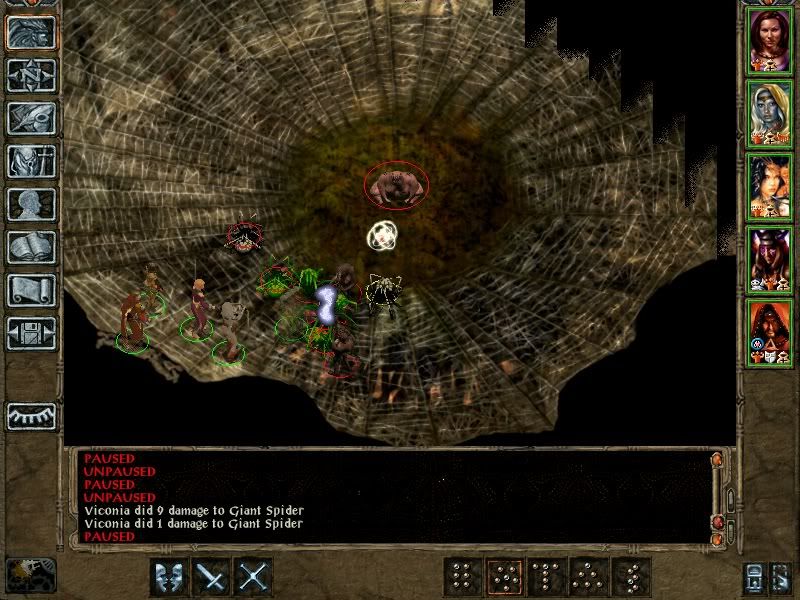Choose the crossed swords action
This screenshot has width=800, height=600.
tap(255, 577)
